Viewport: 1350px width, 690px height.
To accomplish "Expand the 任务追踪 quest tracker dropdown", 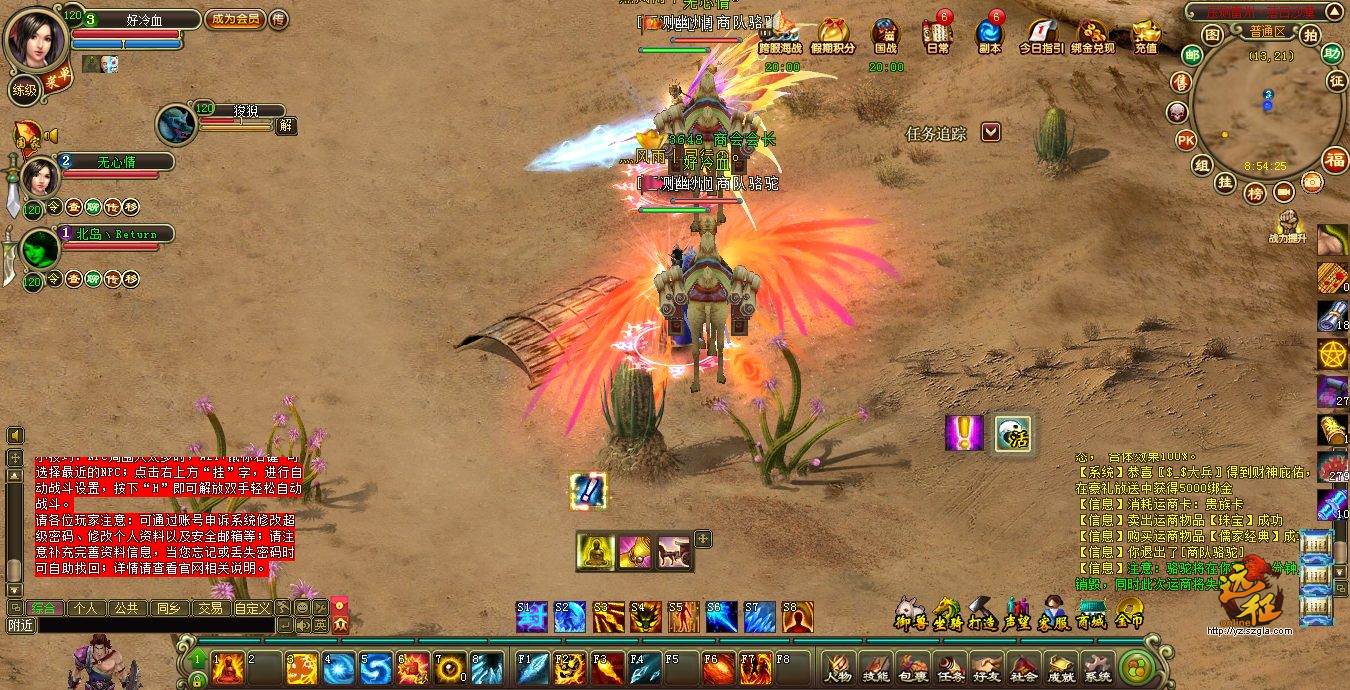I will click(990, 132).
